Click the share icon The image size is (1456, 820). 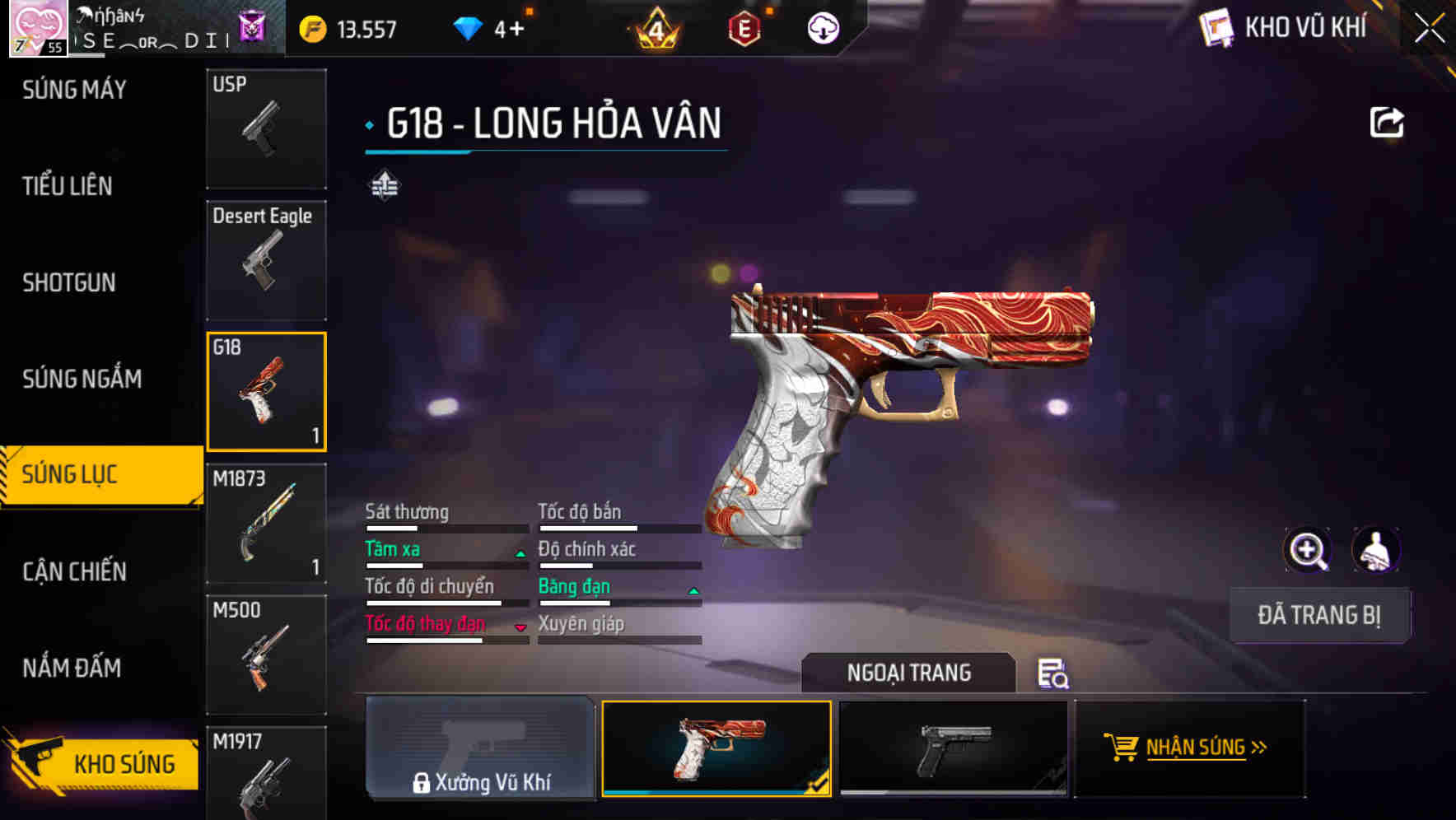pos(1386,123)
